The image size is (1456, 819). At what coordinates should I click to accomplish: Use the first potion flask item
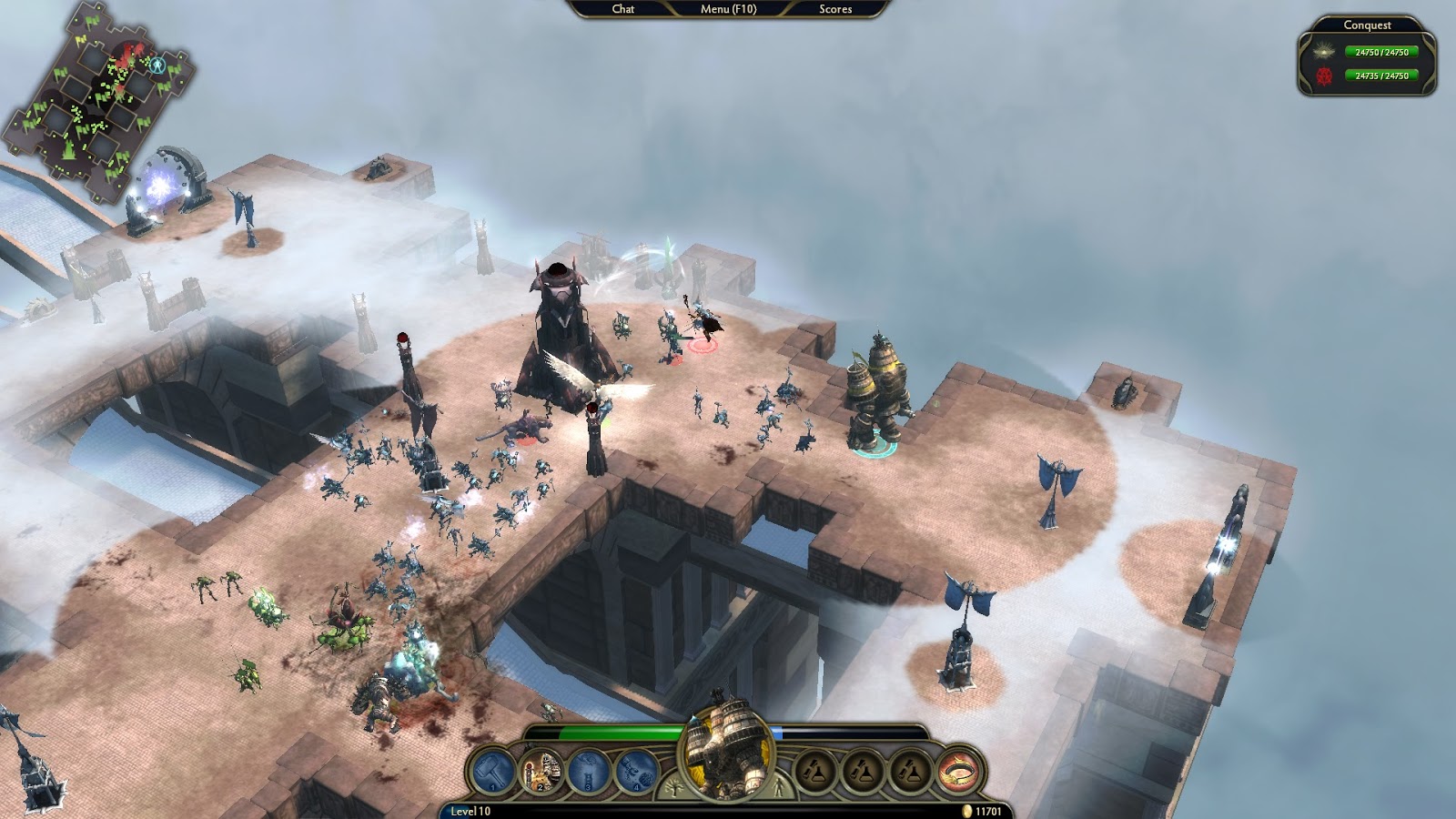pos(815,769)
